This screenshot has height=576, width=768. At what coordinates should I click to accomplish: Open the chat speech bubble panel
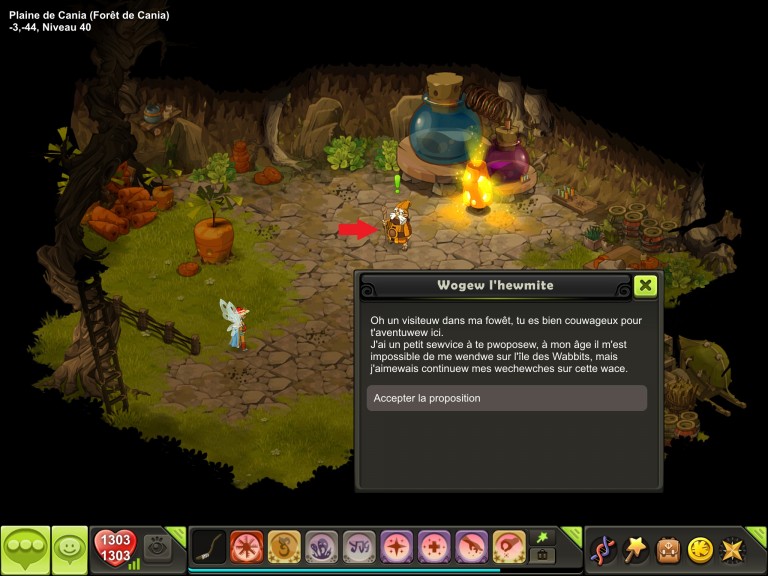pyautogui.click(x=25, y=548)
